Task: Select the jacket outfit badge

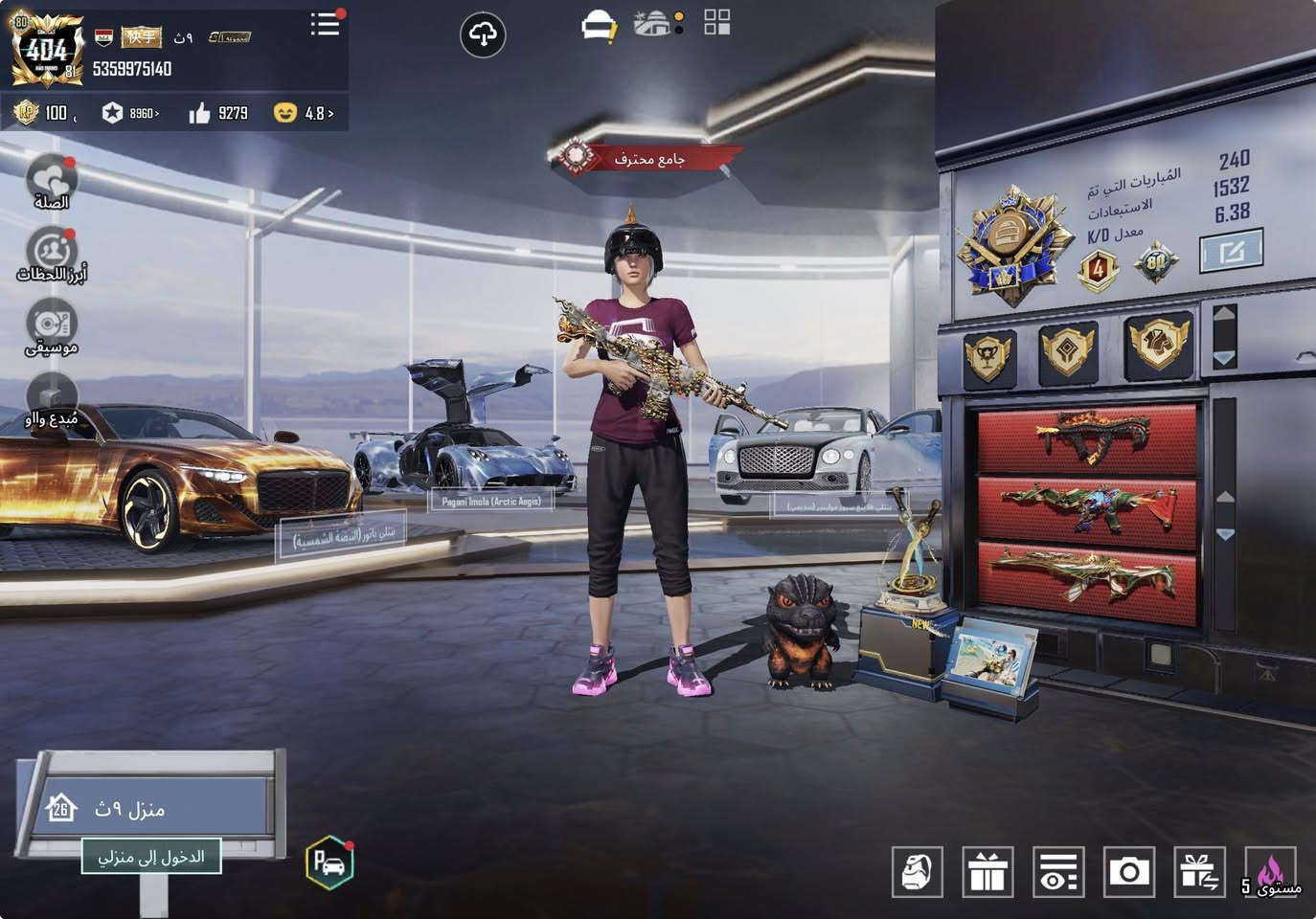Action: click(x=1158, y=345)
